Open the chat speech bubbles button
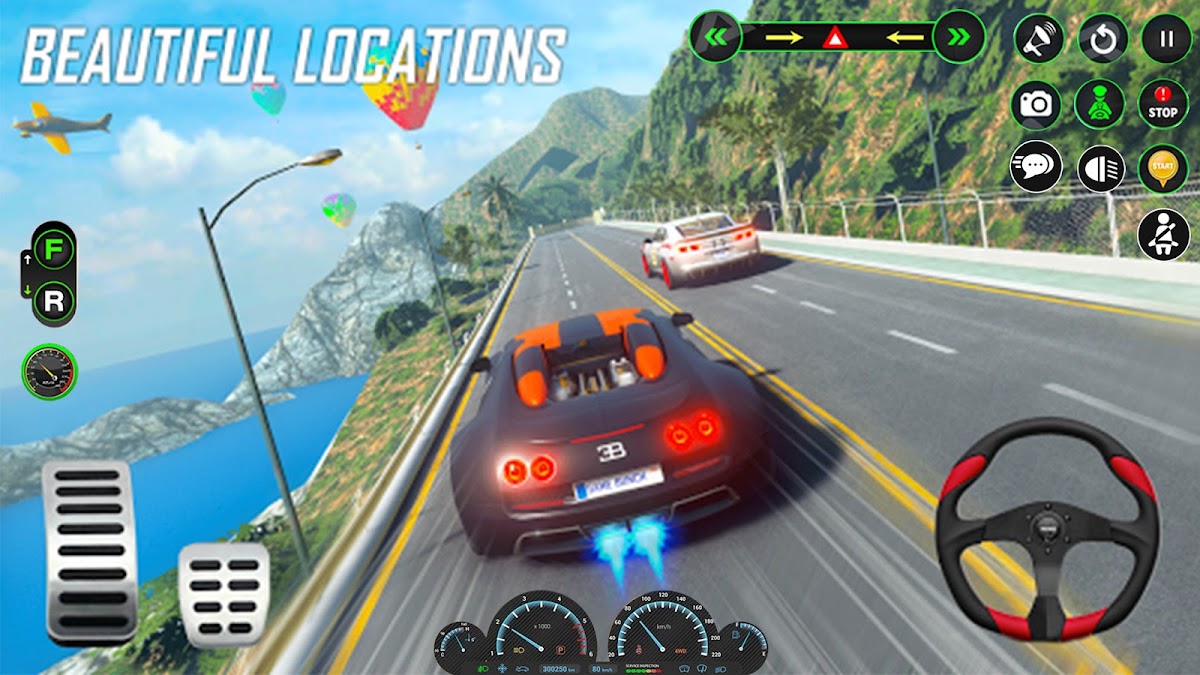Image resolution: width=1200 pixels, height=675 pixels. point(1036,167)
